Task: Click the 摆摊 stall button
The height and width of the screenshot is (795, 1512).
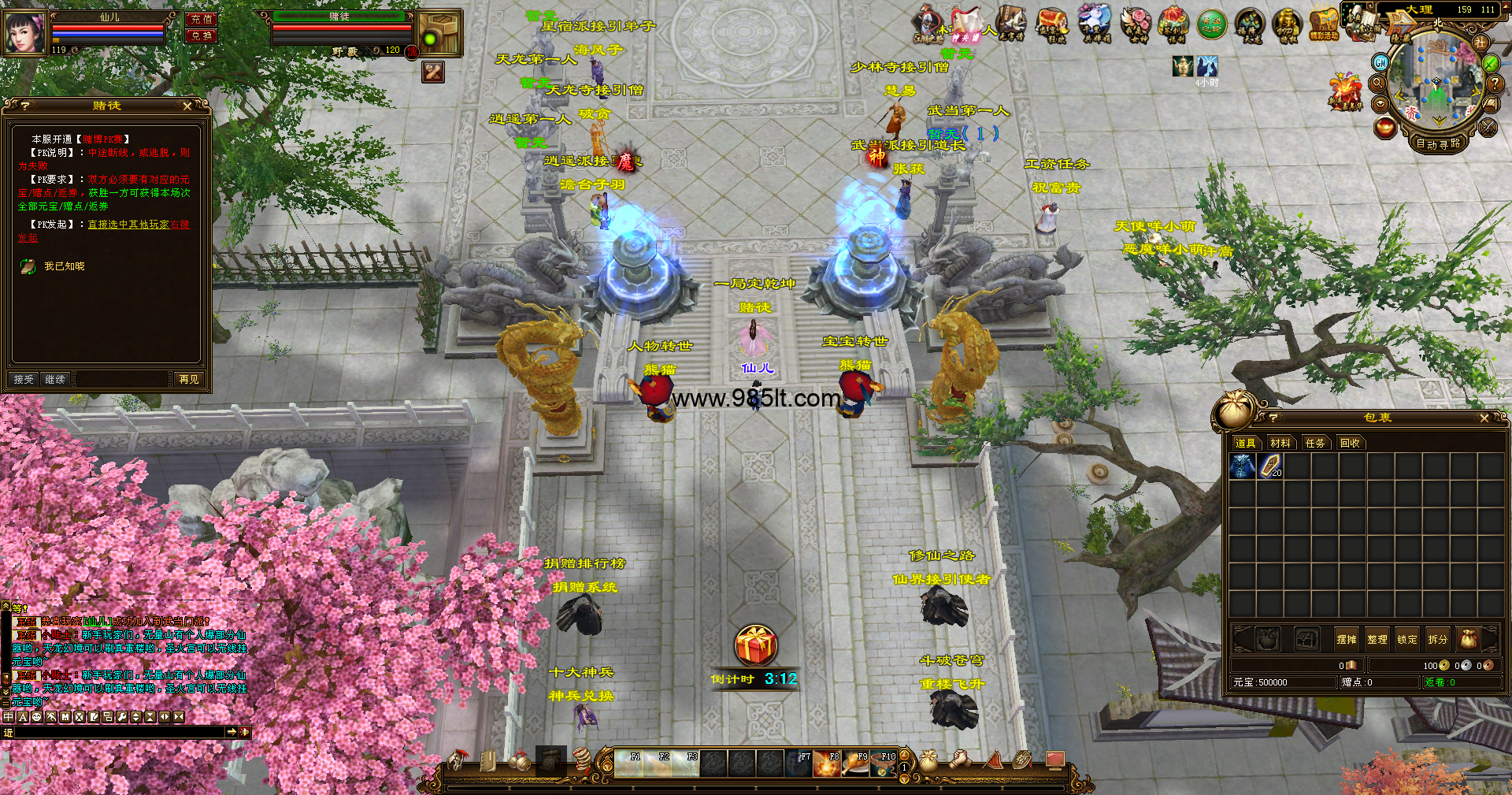Action: (x=1347, y=639)
